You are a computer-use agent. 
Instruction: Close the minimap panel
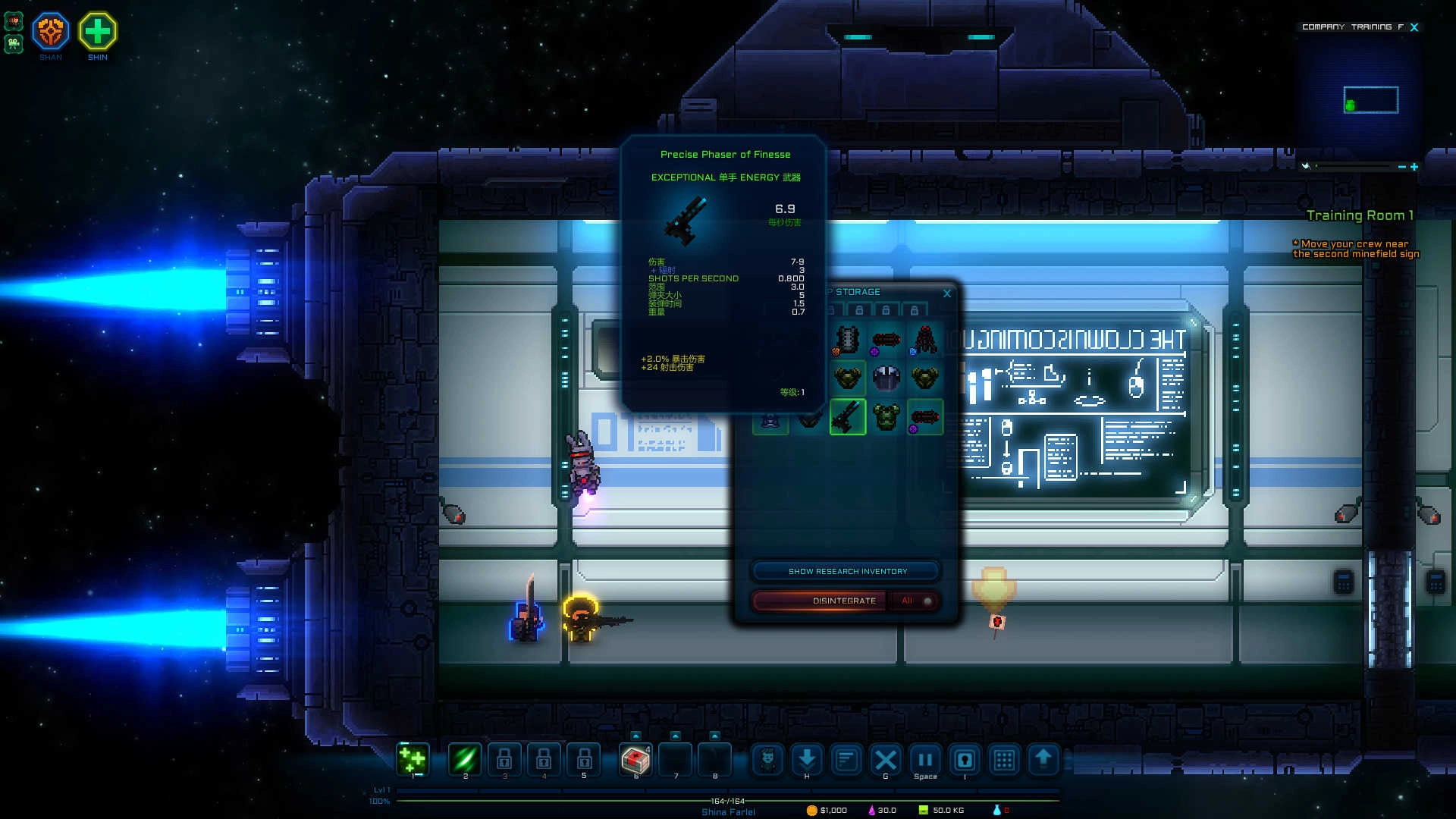coord(1414,27)
